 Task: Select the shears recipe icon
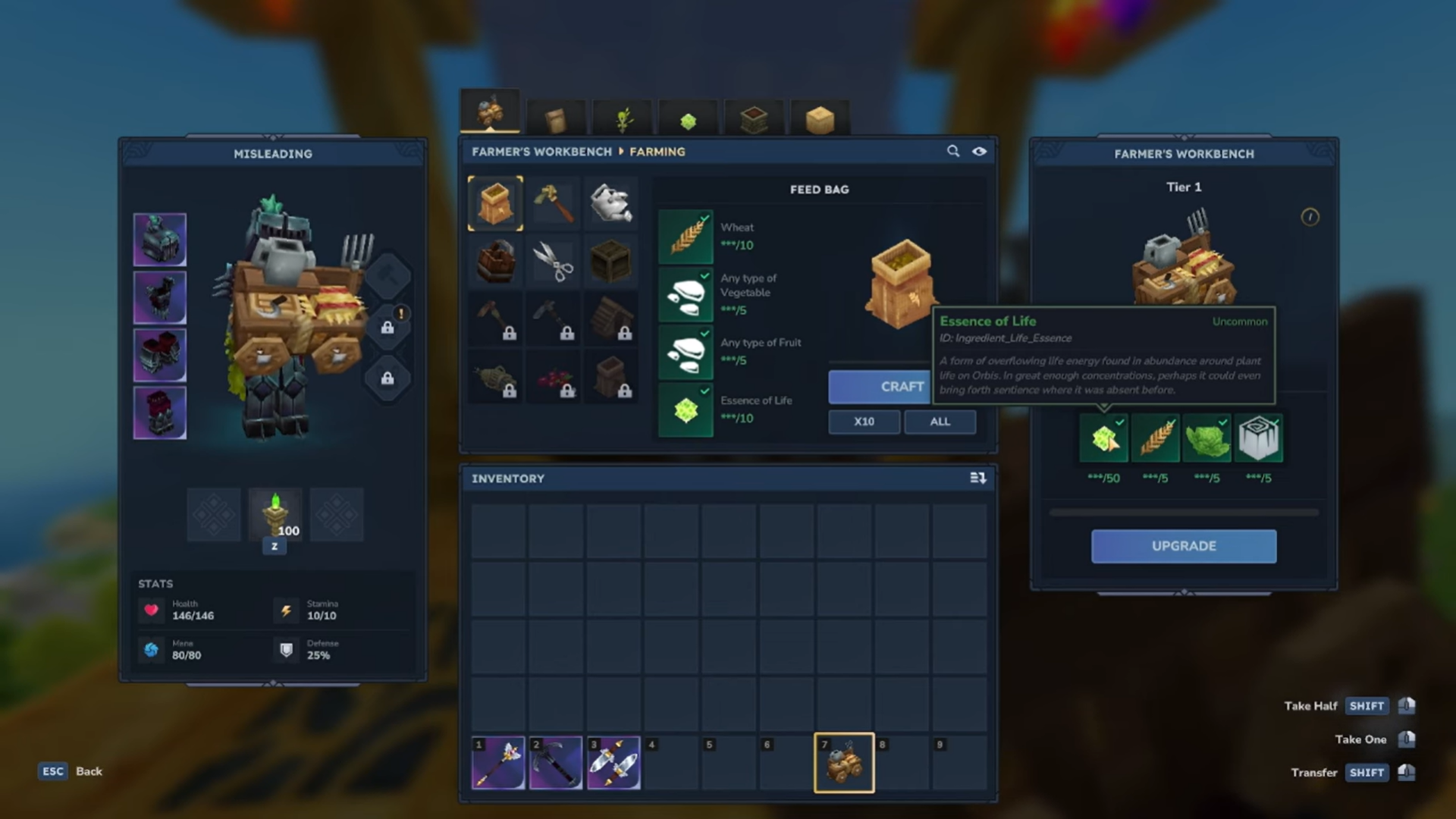(553, 260)
